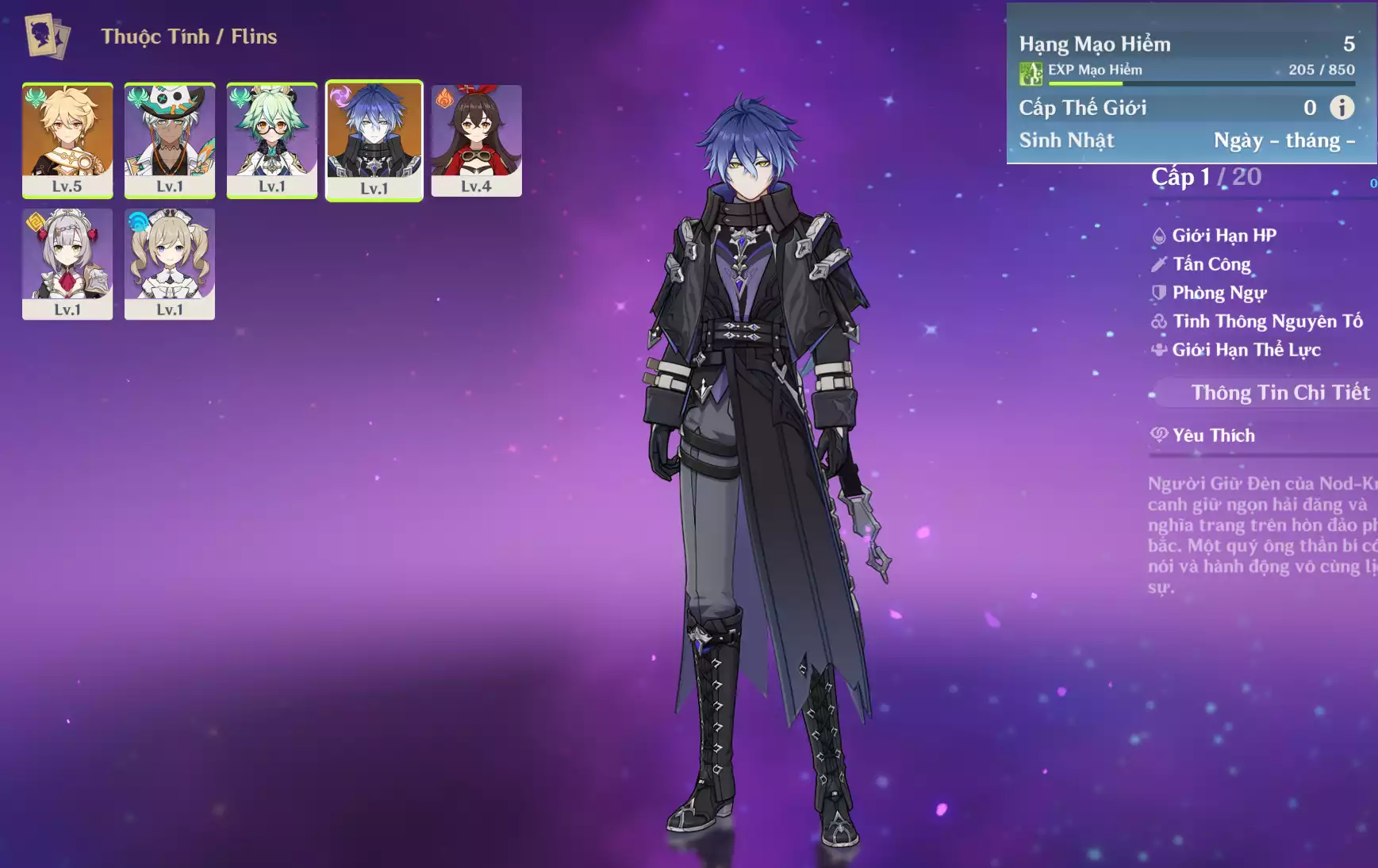The image size is (1378, 868).
Task: Select Barbara's twin-tail portrait
Action: pyautogui.click(x=170, y=263)
